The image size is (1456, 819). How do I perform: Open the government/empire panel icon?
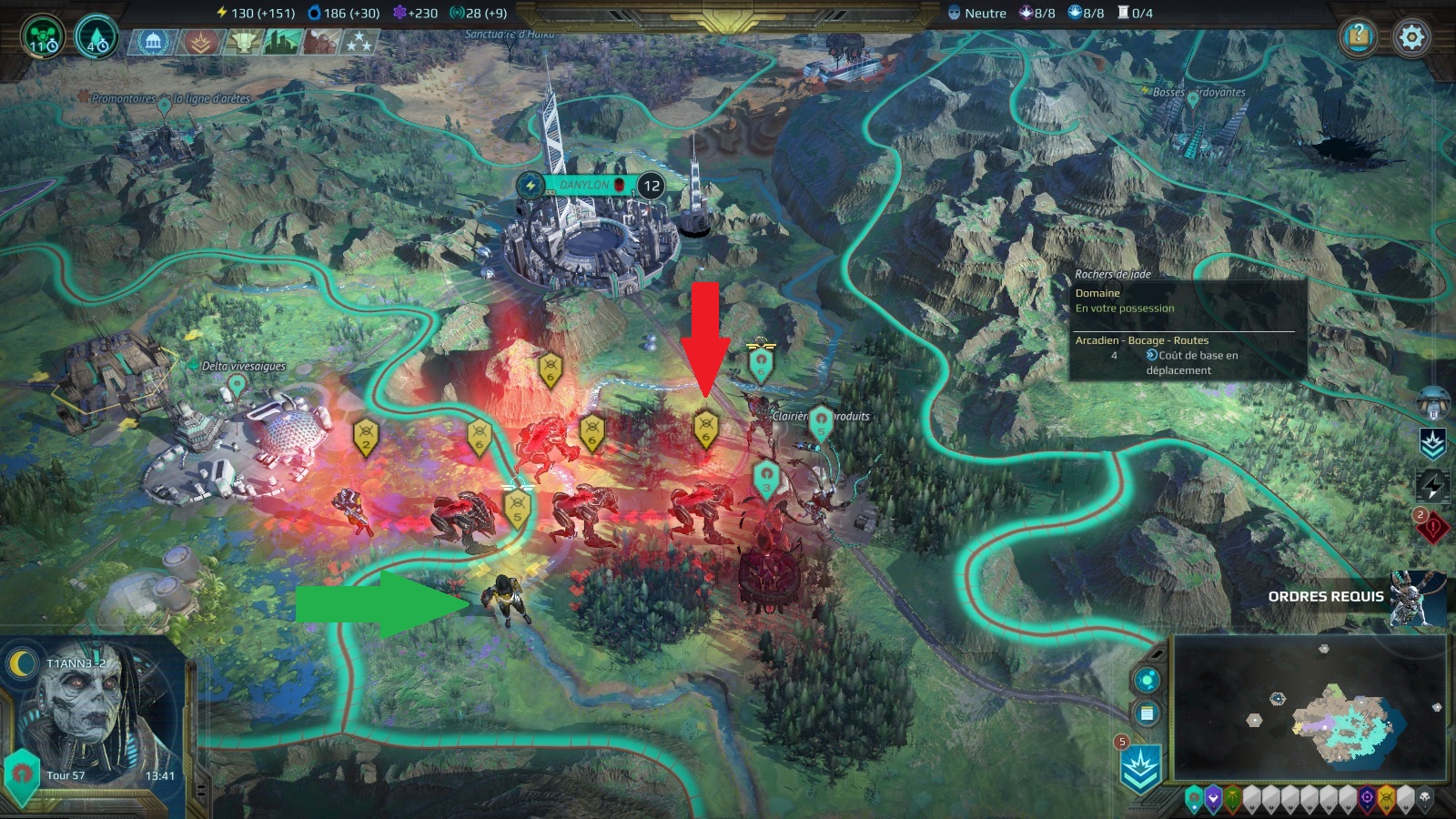[152, 42]
